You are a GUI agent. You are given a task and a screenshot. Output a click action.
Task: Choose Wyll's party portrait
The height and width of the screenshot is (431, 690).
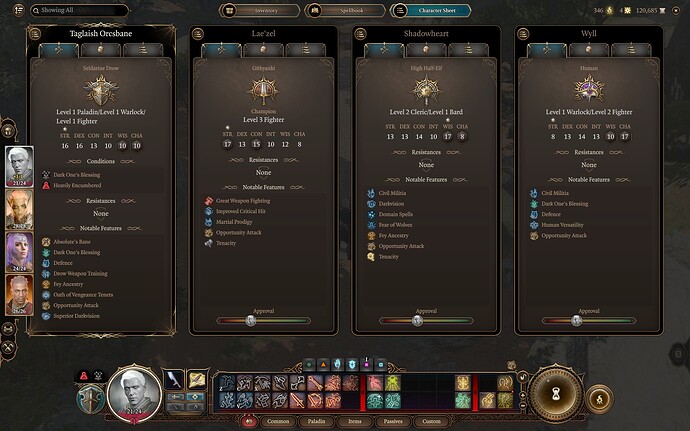click(x=20, y=294)
